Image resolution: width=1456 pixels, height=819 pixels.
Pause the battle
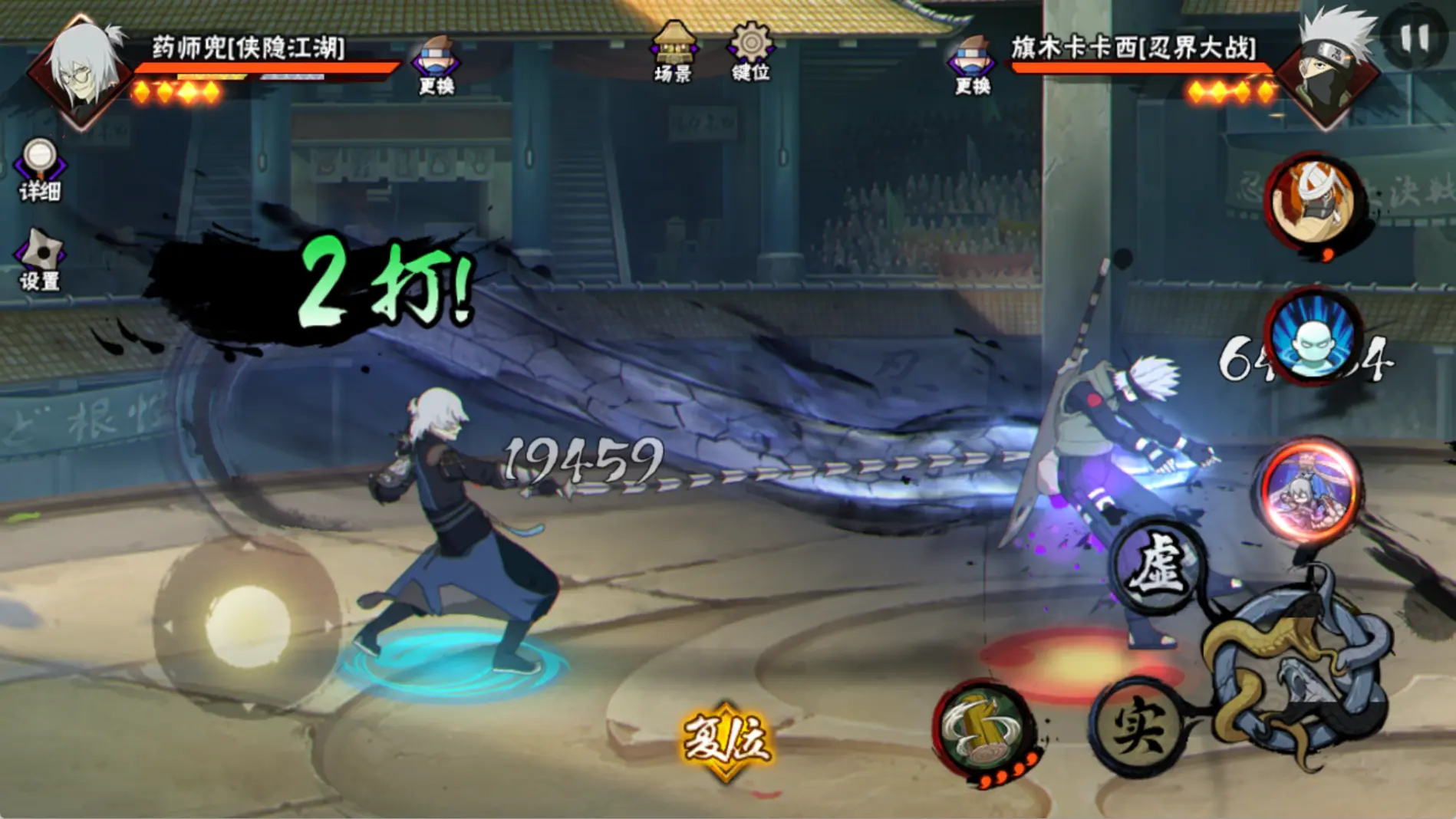(x=1414, y=38)
